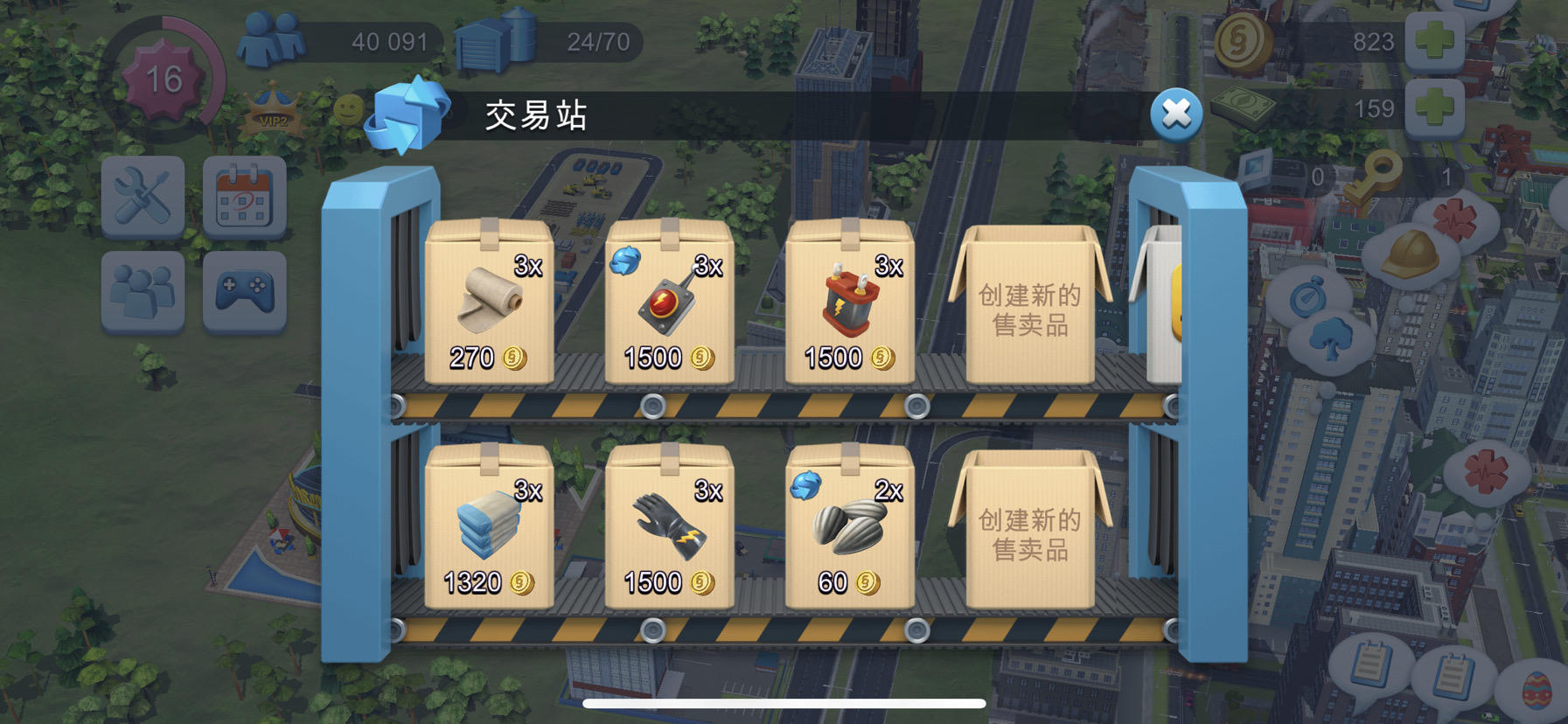Click the blue trade arrows icon beside 交易站

click(x=408, y=113)
